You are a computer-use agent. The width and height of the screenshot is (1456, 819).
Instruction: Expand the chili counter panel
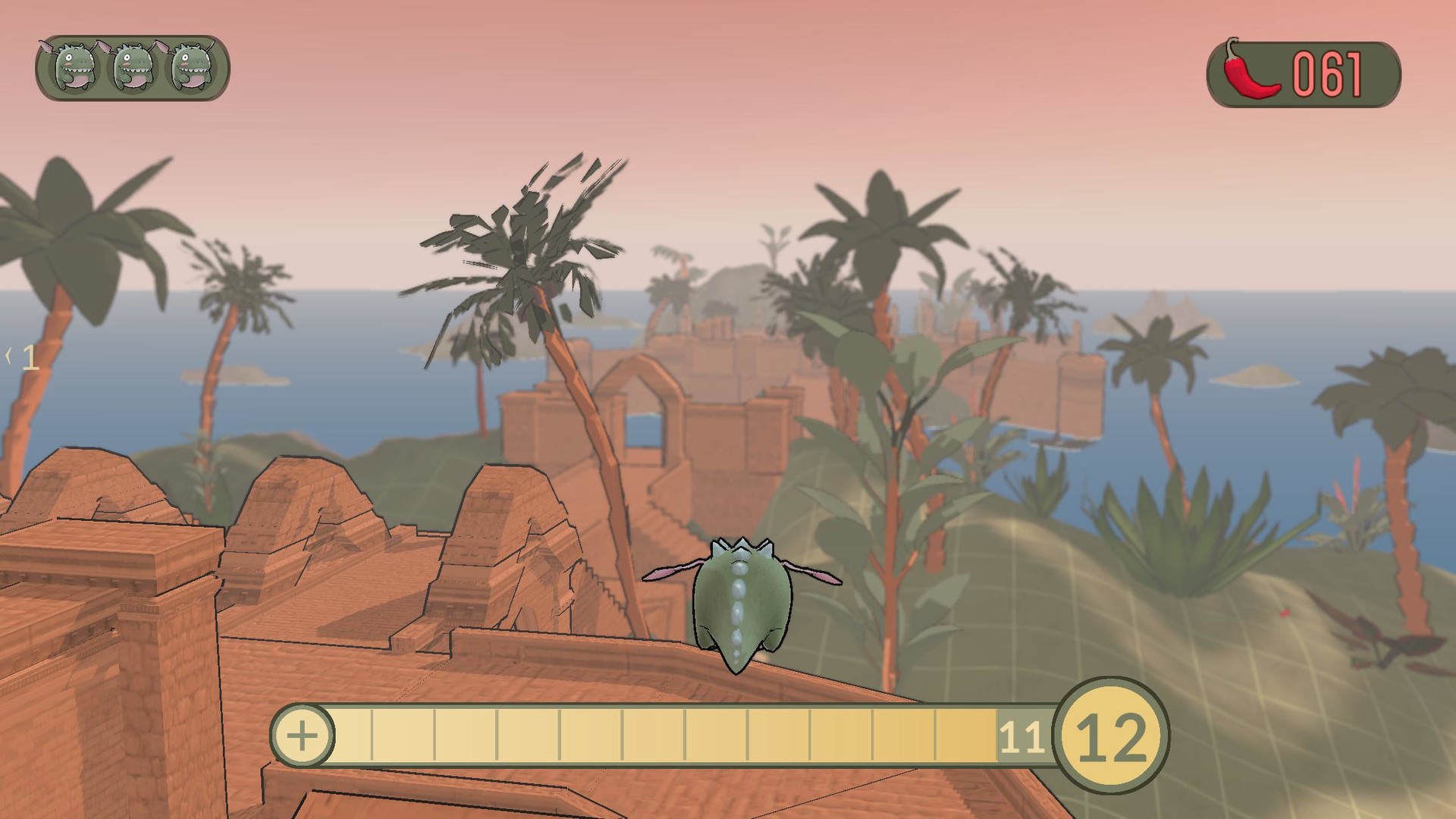(1304, 72)
